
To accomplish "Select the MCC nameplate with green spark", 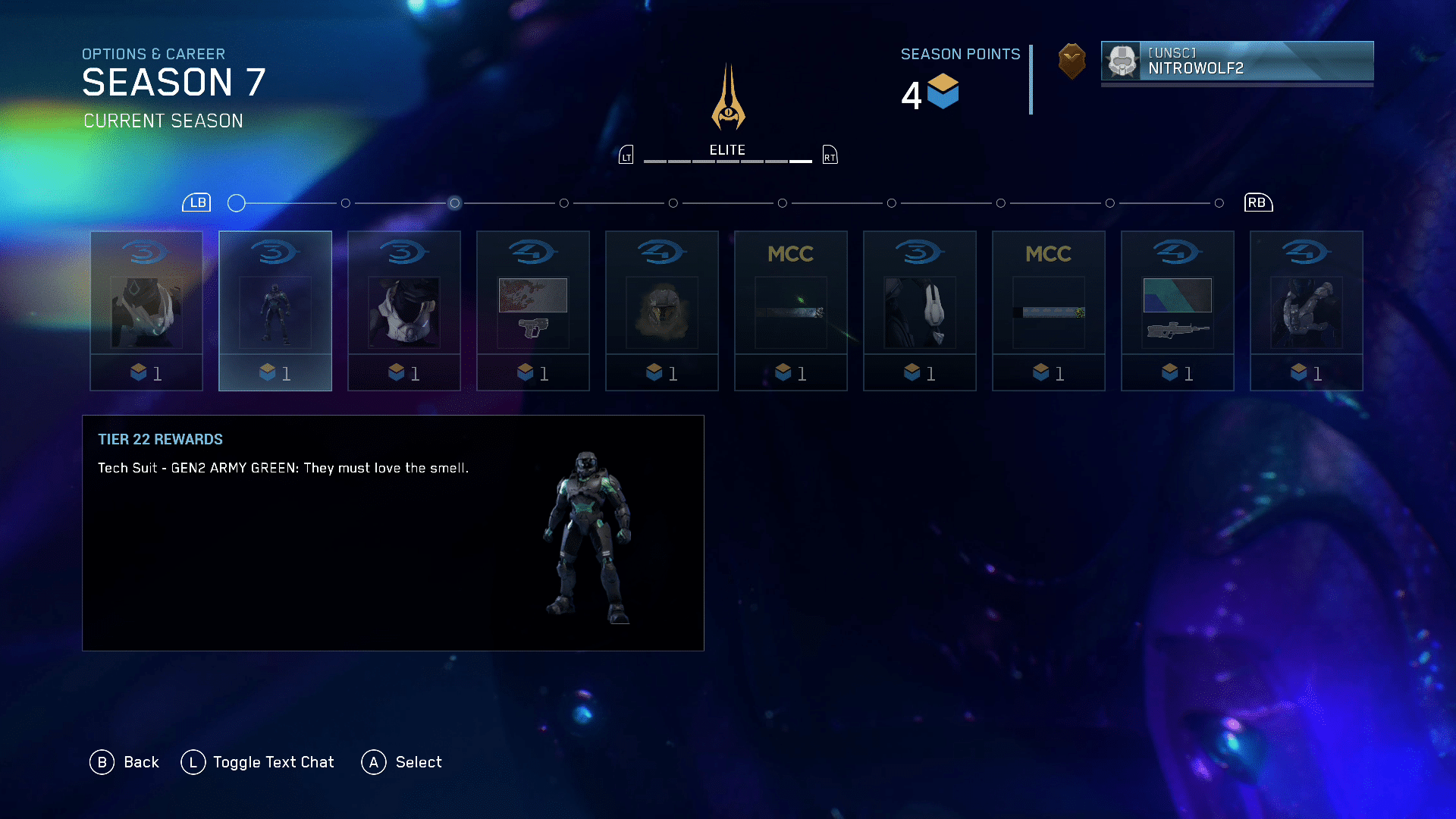I will point(791,311).
